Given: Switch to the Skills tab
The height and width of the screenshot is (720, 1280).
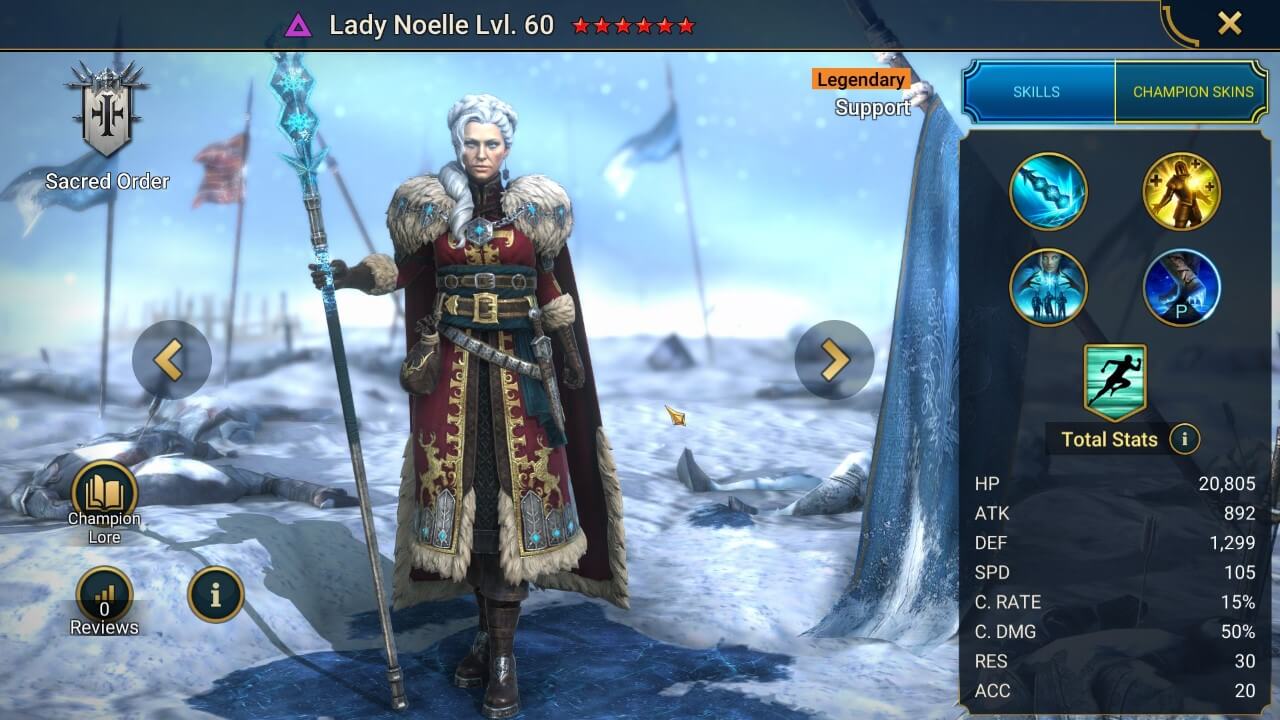Looking at the screenshot, I should [x=1037, y=91].
